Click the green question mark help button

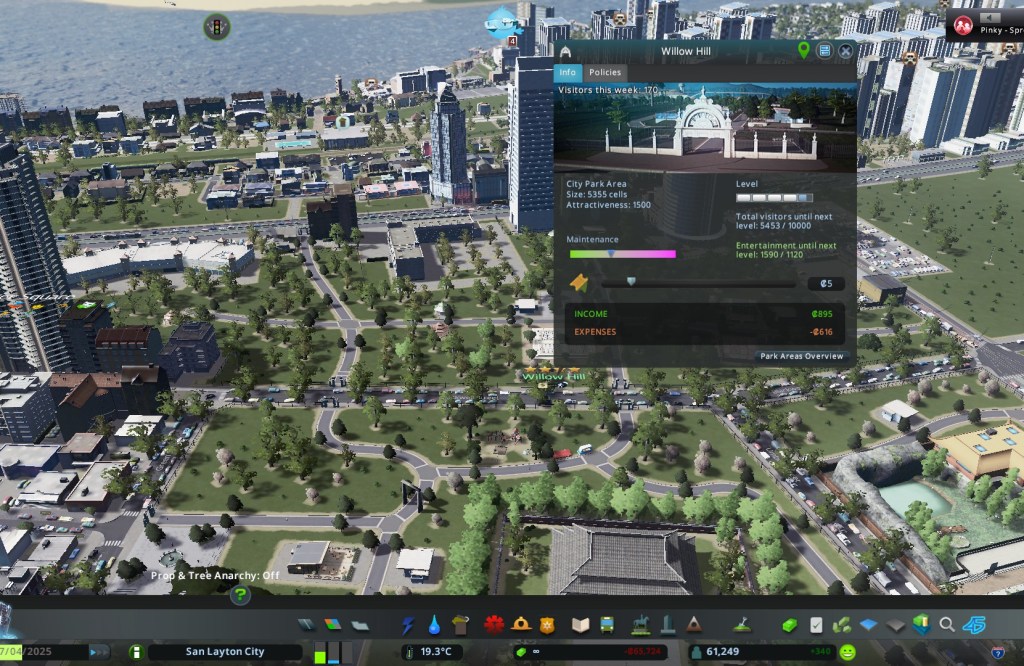click(x=240, y=596)
